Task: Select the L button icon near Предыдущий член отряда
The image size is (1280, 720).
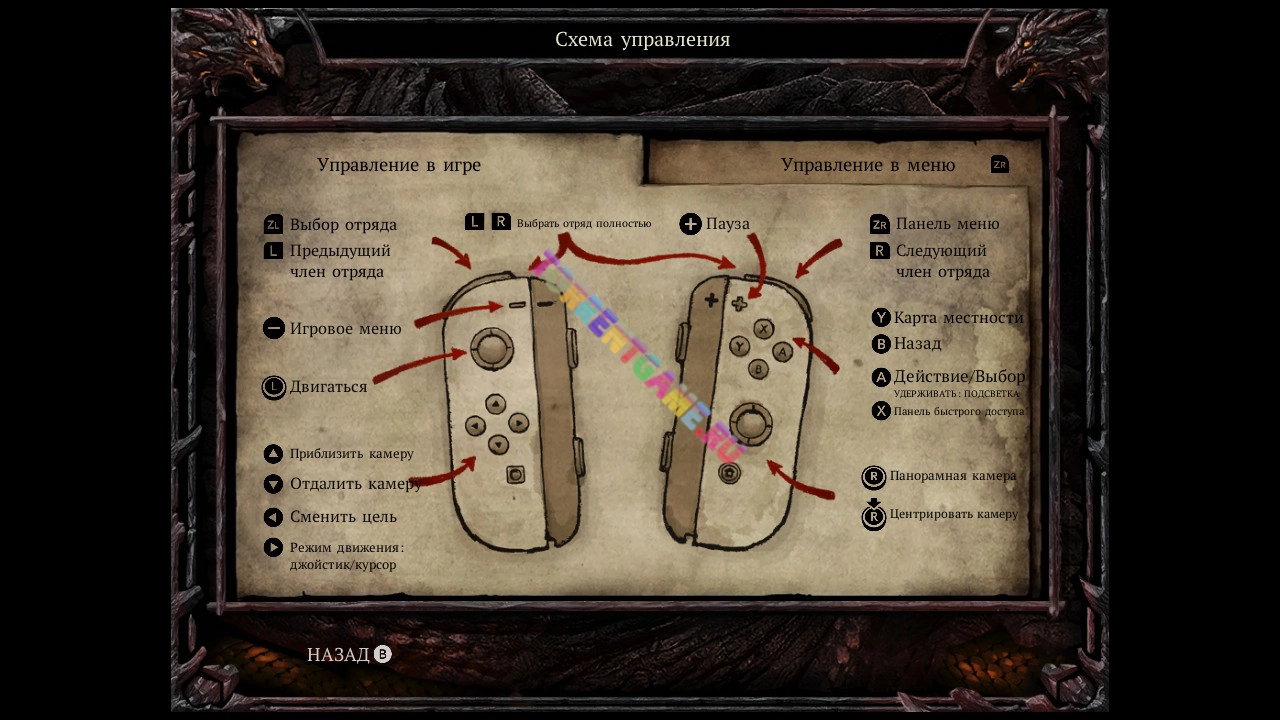Action: [271, 250]
